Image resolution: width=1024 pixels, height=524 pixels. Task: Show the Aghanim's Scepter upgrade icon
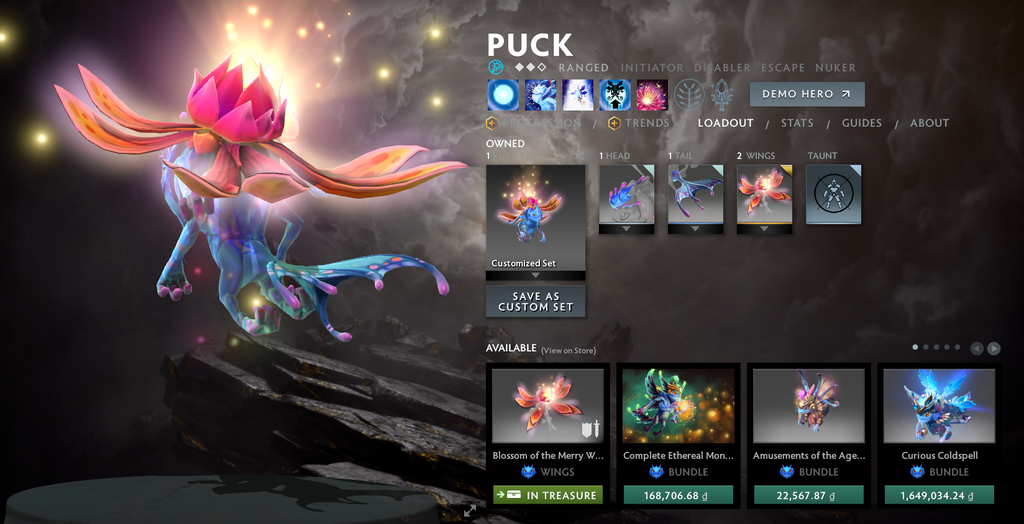tap(722, 95)
